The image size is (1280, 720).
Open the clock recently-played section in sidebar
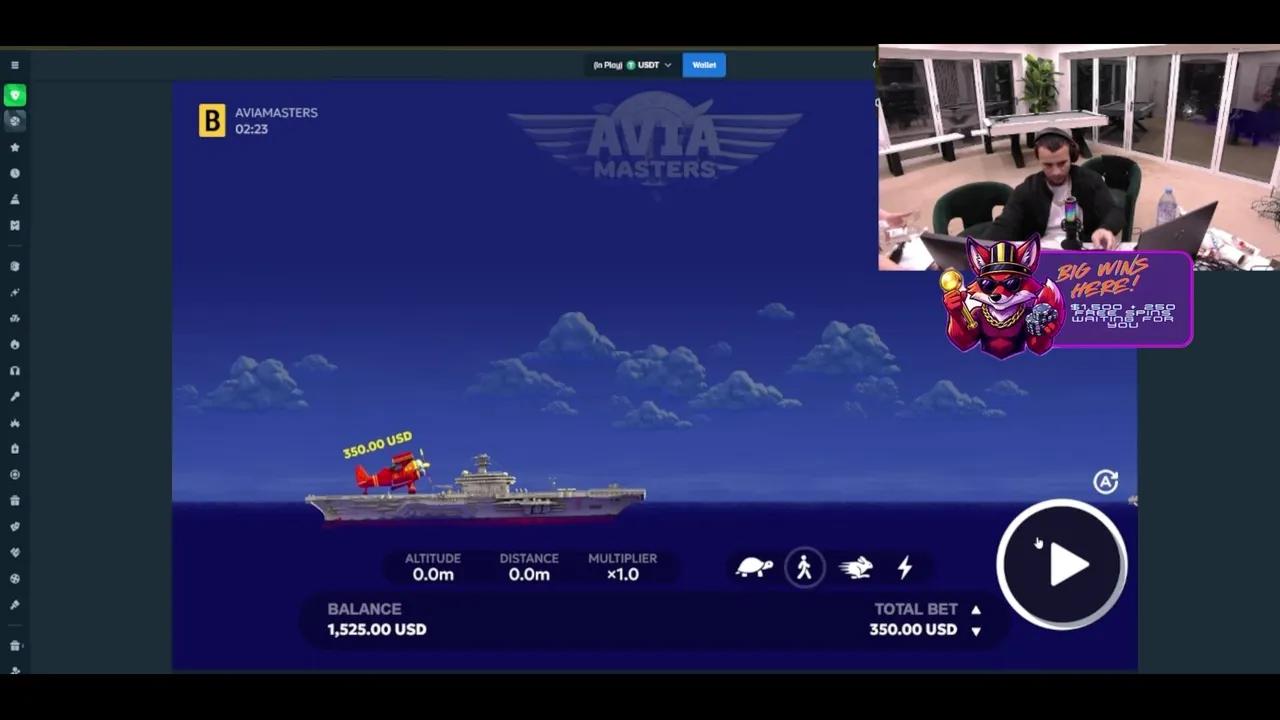click(x=15, y=173)
